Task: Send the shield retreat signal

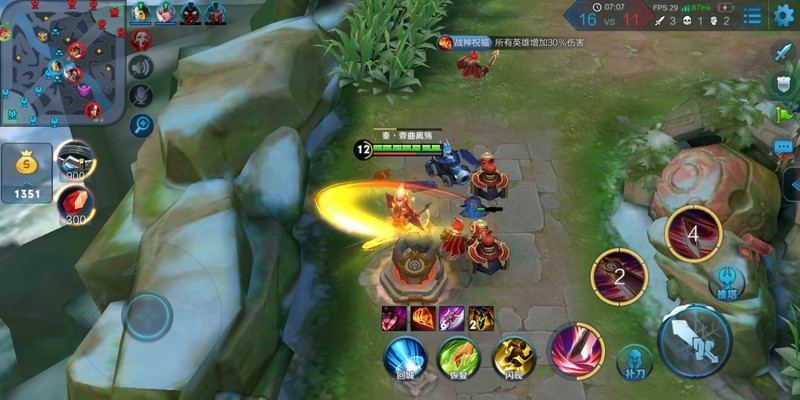Action: [x=783, y=83]
